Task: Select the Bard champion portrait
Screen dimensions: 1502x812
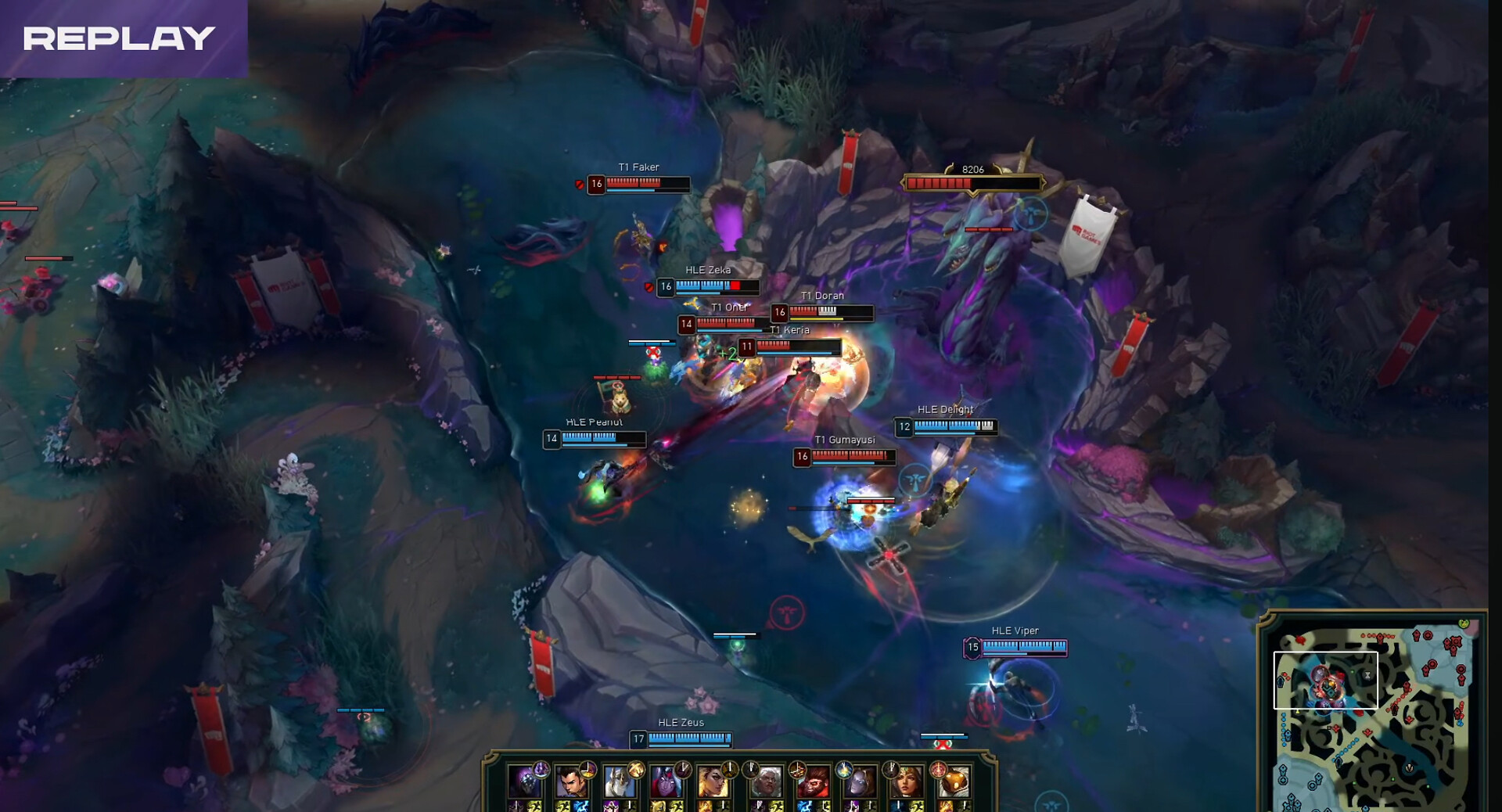Action: coord(954,781)
